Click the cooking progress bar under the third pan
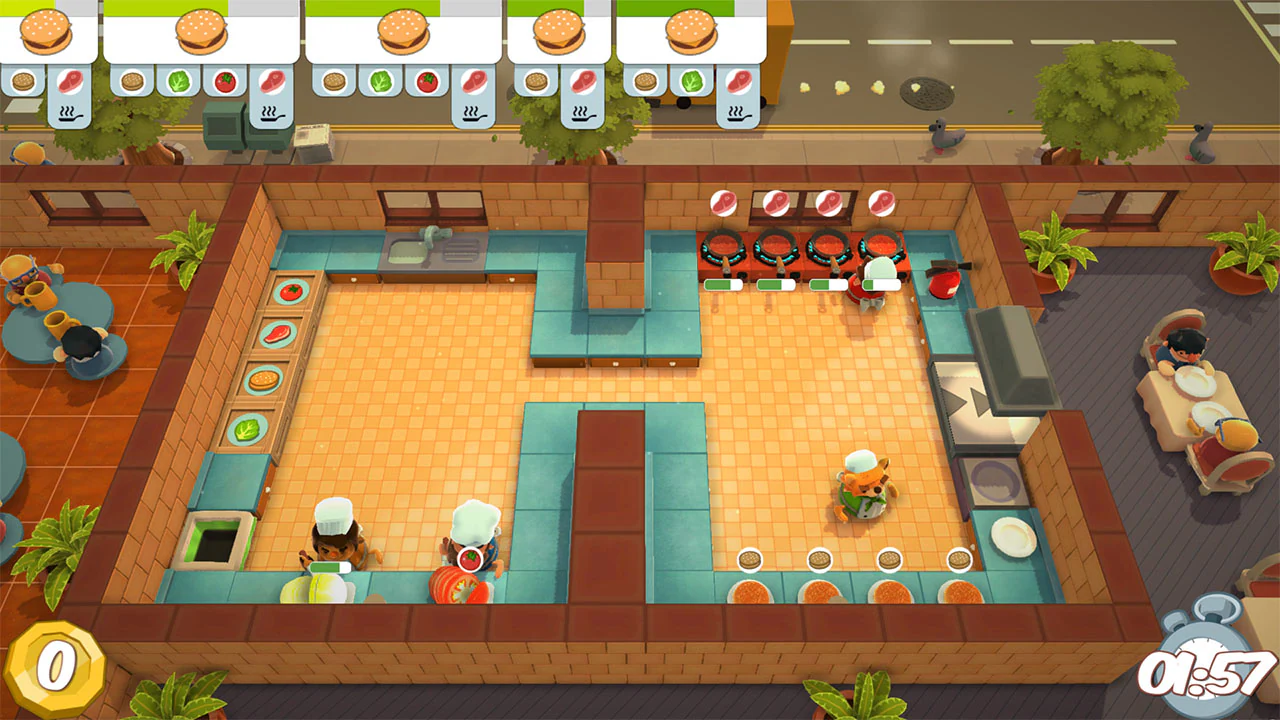The height and width of the screenshot is (720, 1280). coord(827,283)
